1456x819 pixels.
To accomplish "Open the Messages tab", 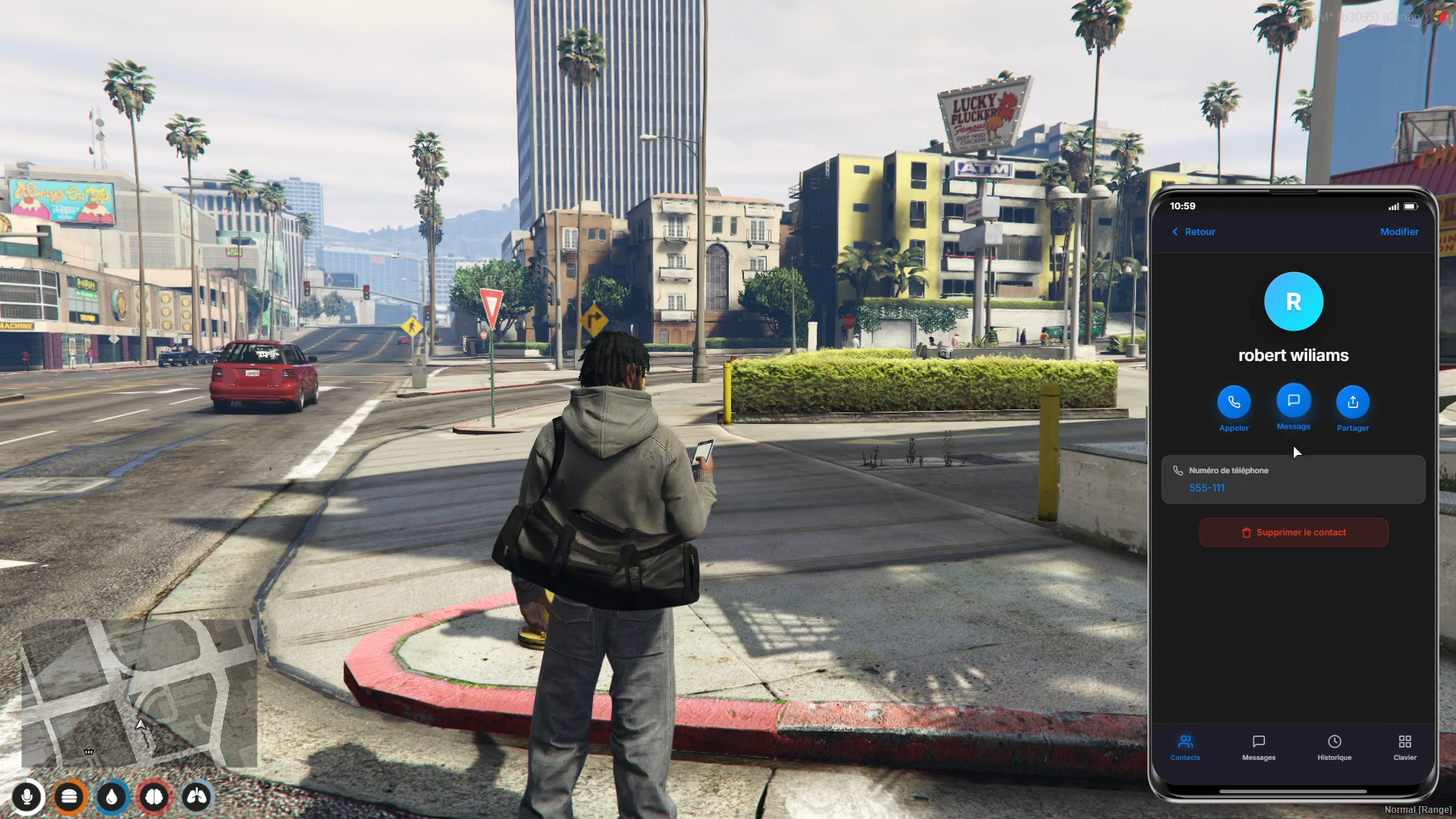I will [1258, 747].
